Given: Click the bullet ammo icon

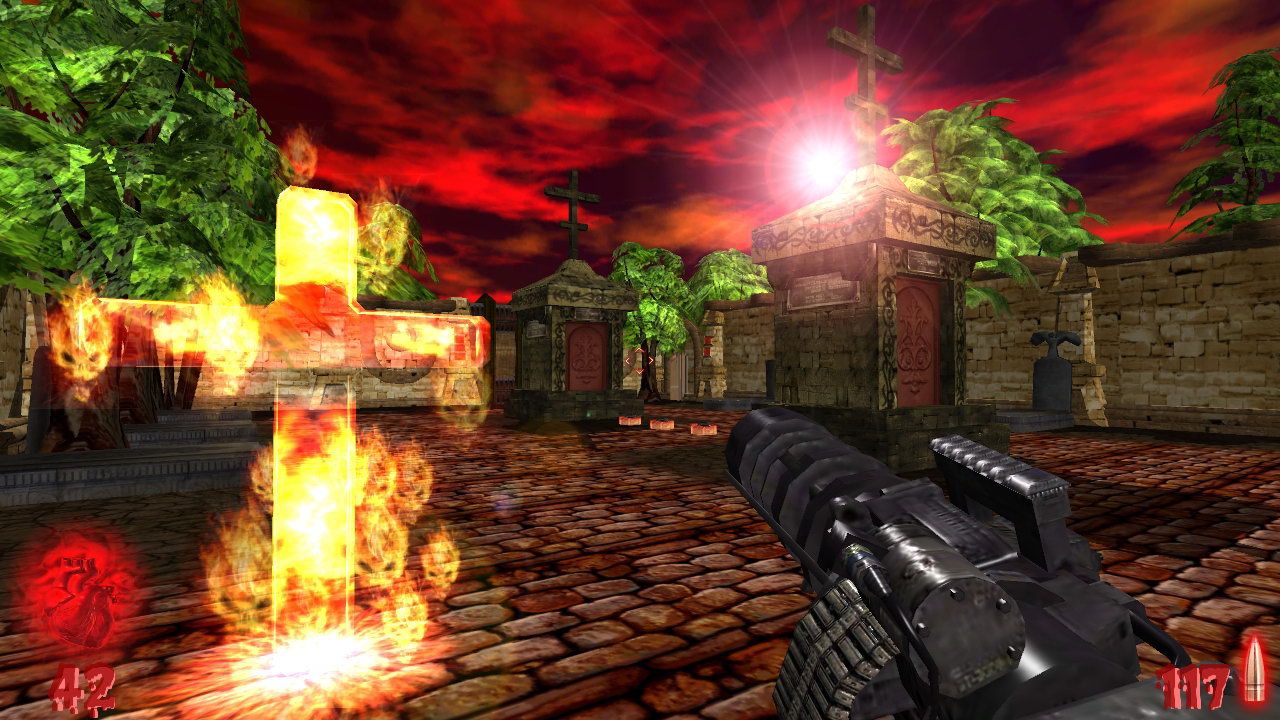Looking at the screenshot, I should coord(1251,670).
